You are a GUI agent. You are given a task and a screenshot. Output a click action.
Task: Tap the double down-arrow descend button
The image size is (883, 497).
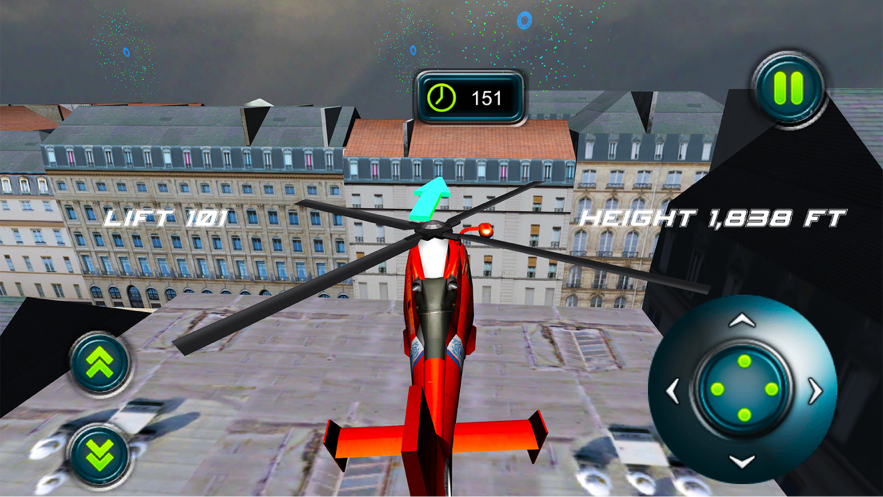[99, 455]
